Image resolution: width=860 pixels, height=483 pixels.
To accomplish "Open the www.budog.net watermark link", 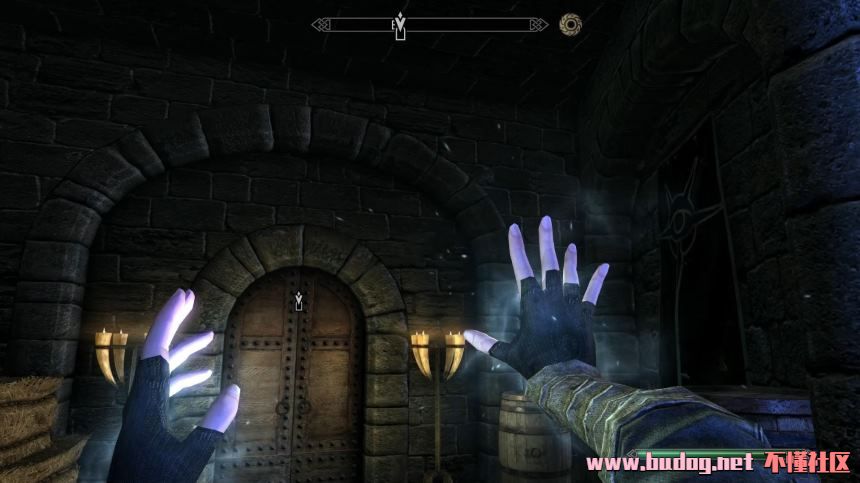I will pyautogui.click(x=668, y=463).
